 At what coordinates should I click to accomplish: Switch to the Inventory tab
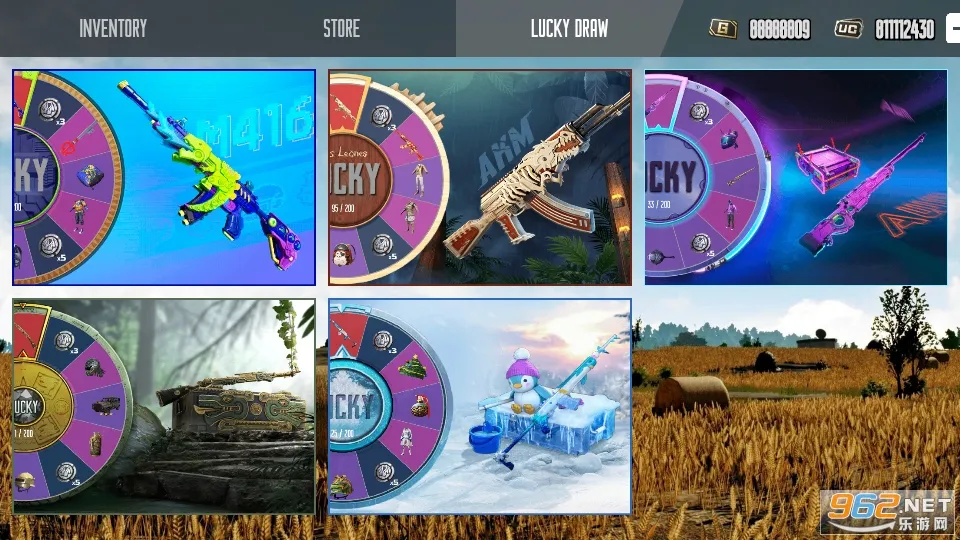(113, 29)
